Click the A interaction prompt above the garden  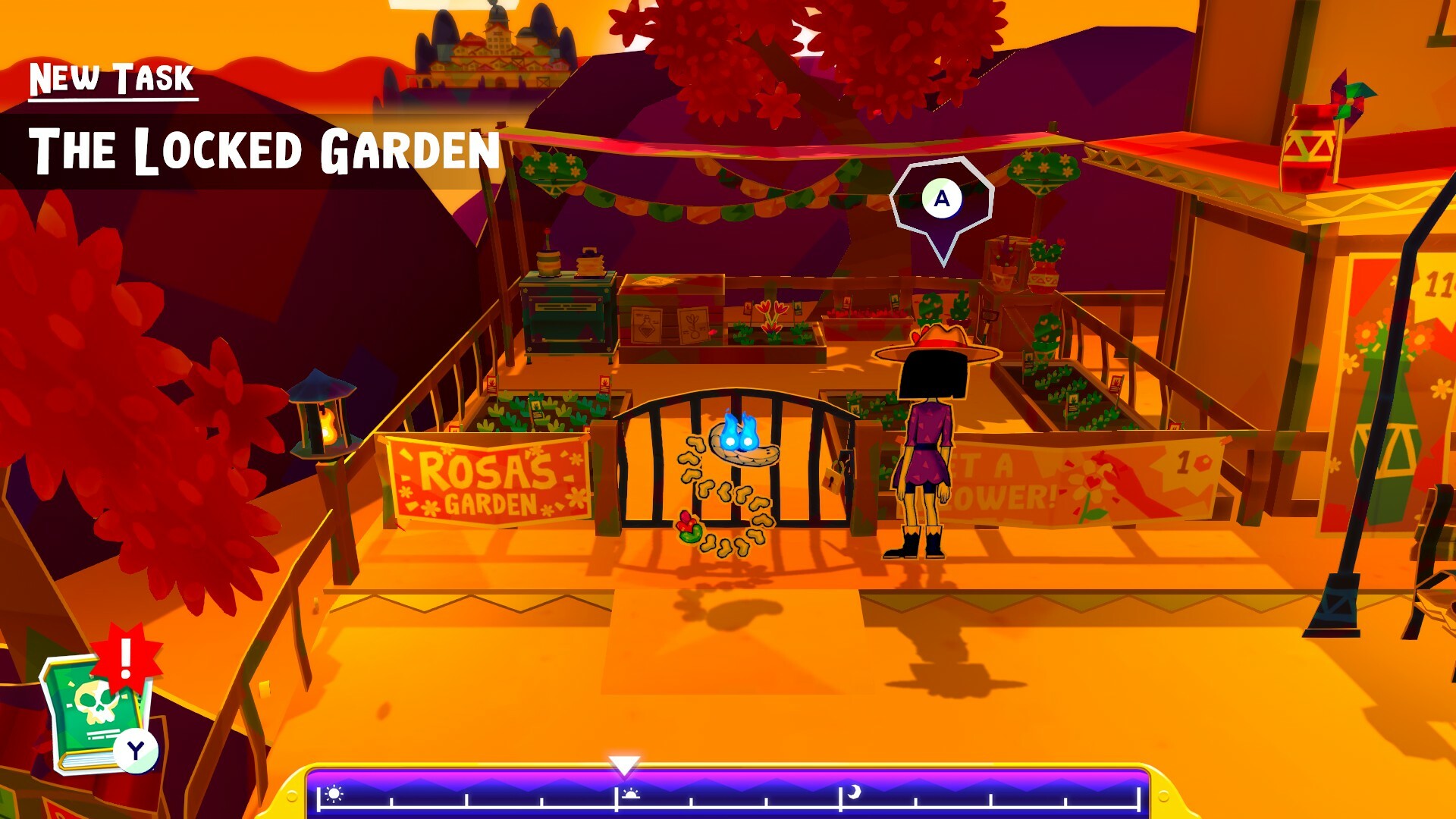click(x=942, y=199)
